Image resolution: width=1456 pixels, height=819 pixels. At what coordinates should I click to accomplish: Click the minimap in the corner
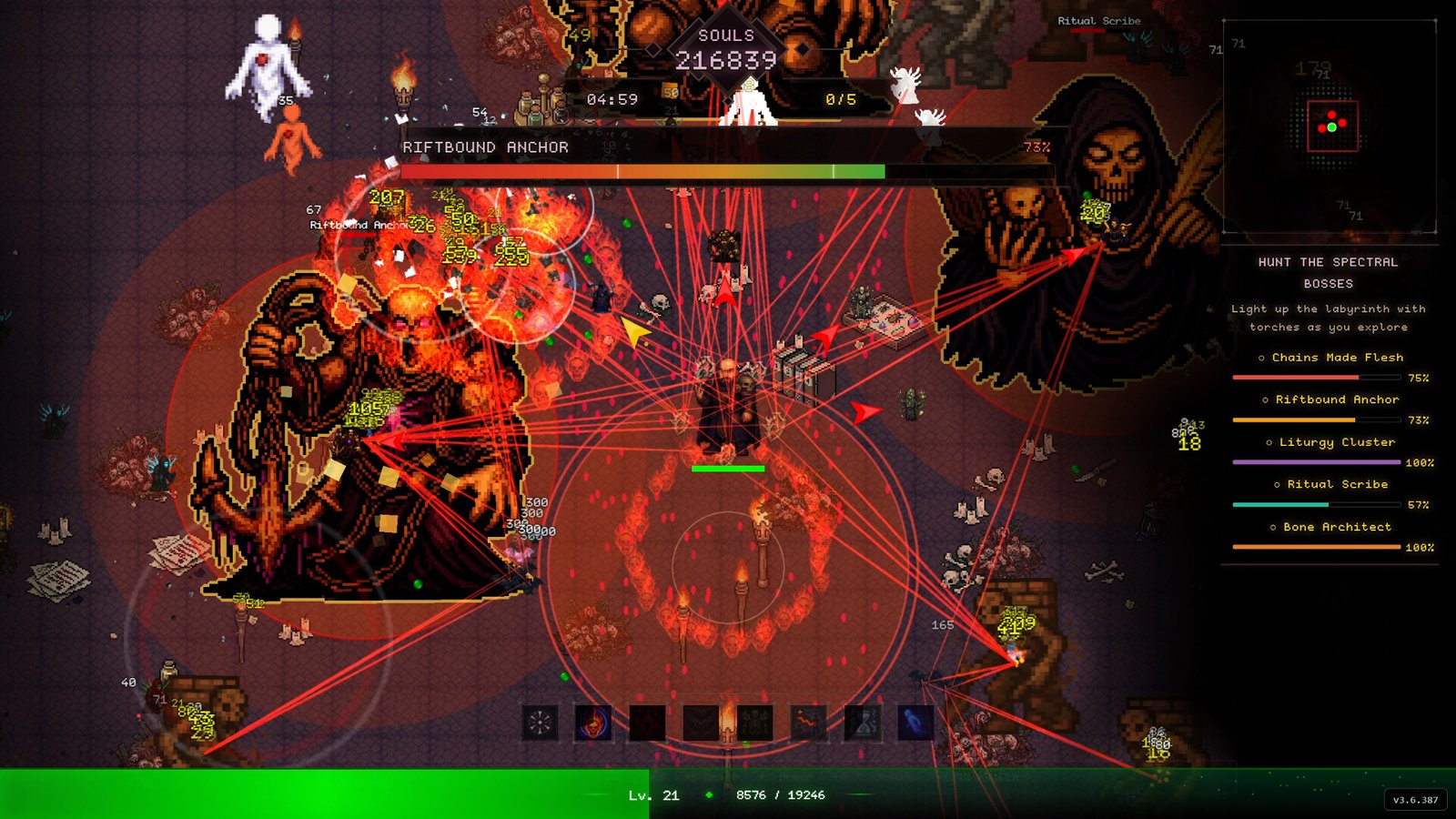tap(1330, 127)
